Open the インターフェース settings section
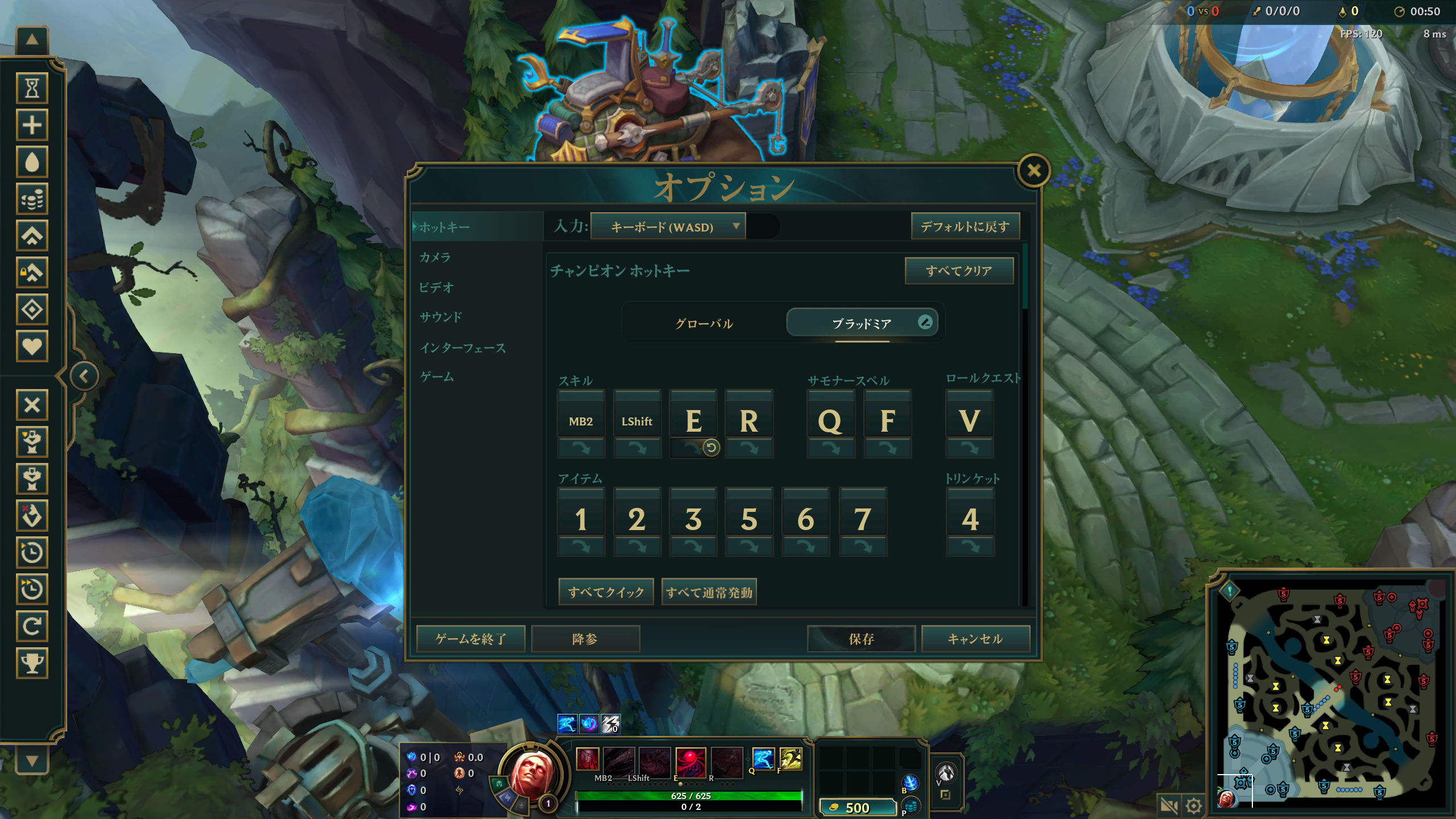This screenshot has height=819, width=1456. pos(462,348)
